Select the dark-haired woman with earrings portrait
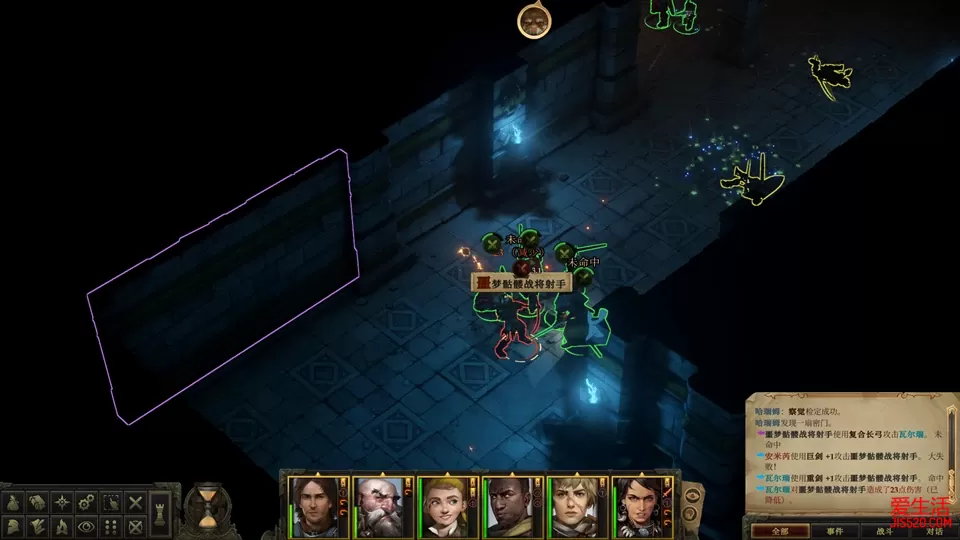The image size is (960, 540). tap(640, 507)
